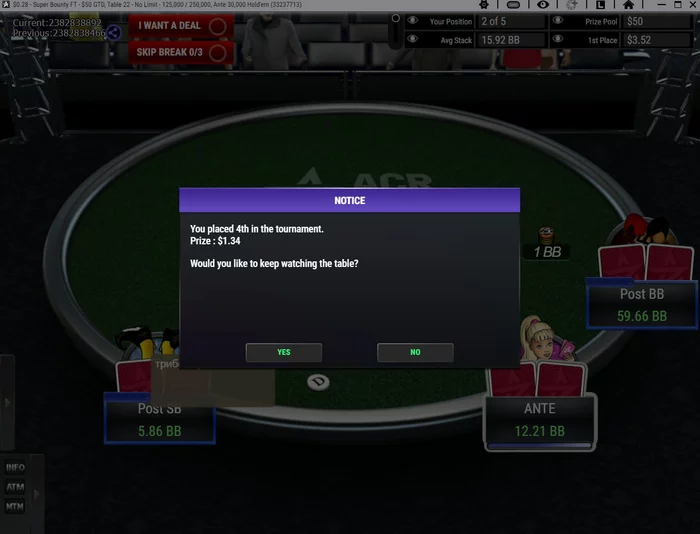This screenshot has height=534, width=700.
Task: Click the MTM button
Action: pos(15,506)
